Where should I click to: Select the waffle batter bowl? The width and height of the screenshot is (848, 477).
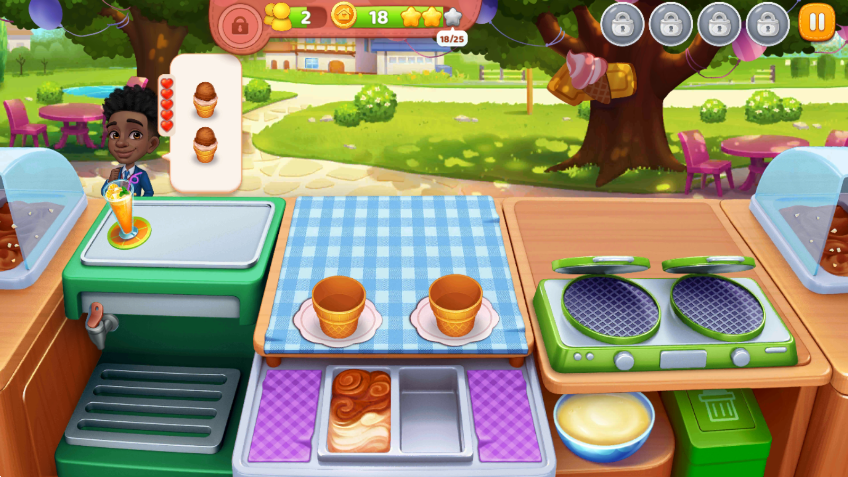[x=604, y=418]
